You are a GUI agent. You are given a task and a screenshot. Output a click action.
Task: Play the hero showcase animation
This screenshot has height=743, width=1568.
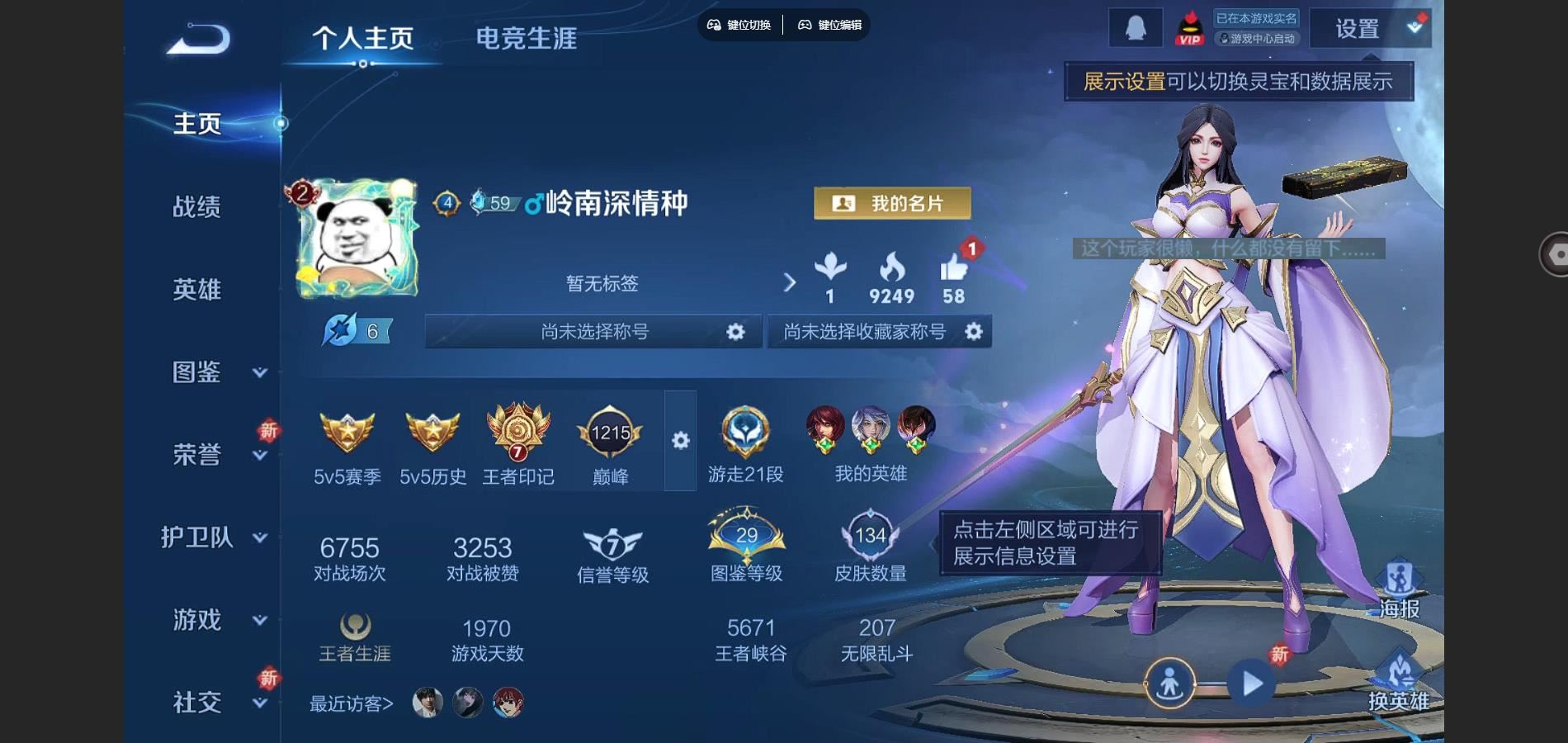[1252, 684]
